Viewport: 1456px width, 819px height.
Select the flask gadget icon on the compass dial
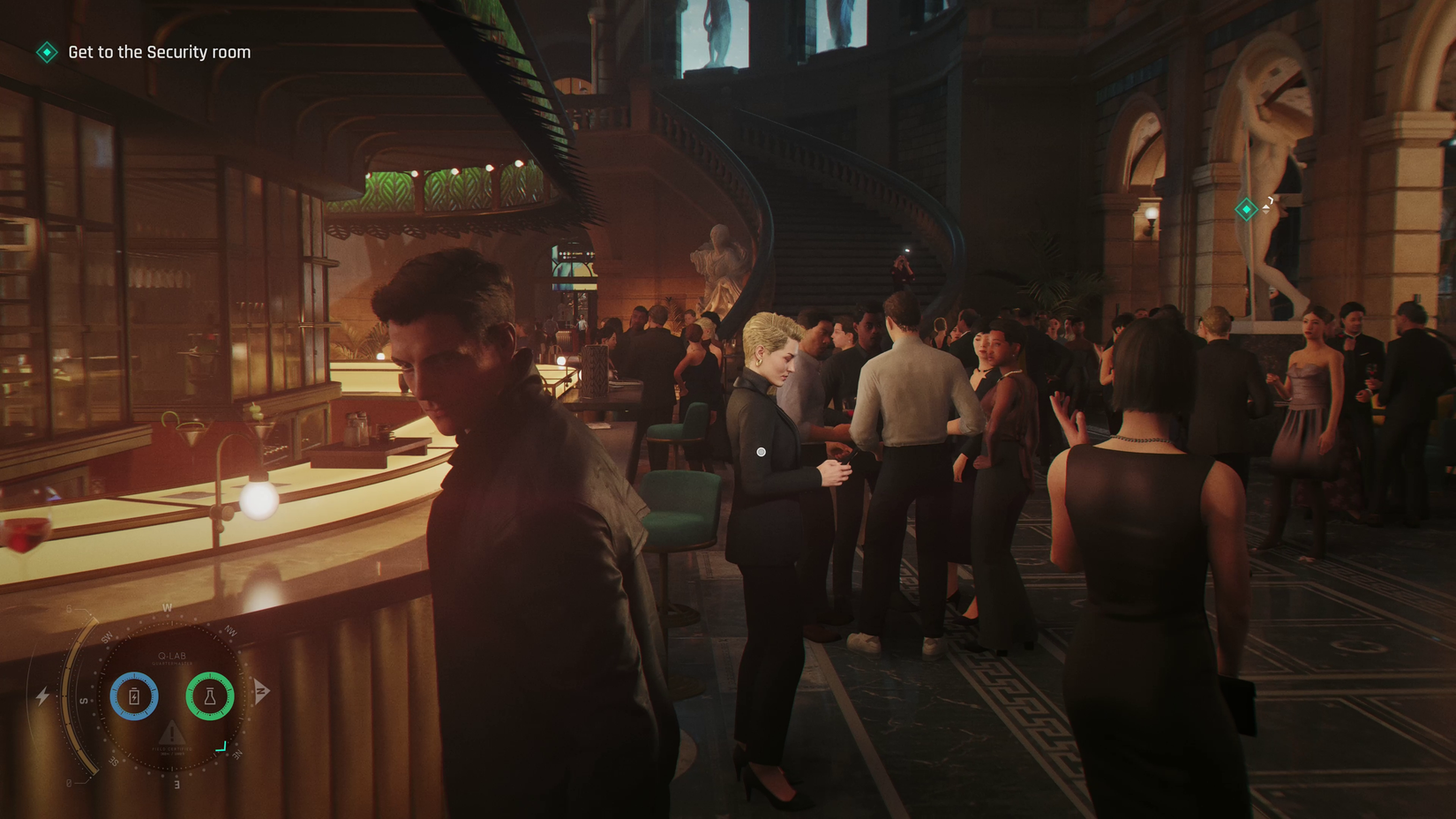[x=210, y=697]
